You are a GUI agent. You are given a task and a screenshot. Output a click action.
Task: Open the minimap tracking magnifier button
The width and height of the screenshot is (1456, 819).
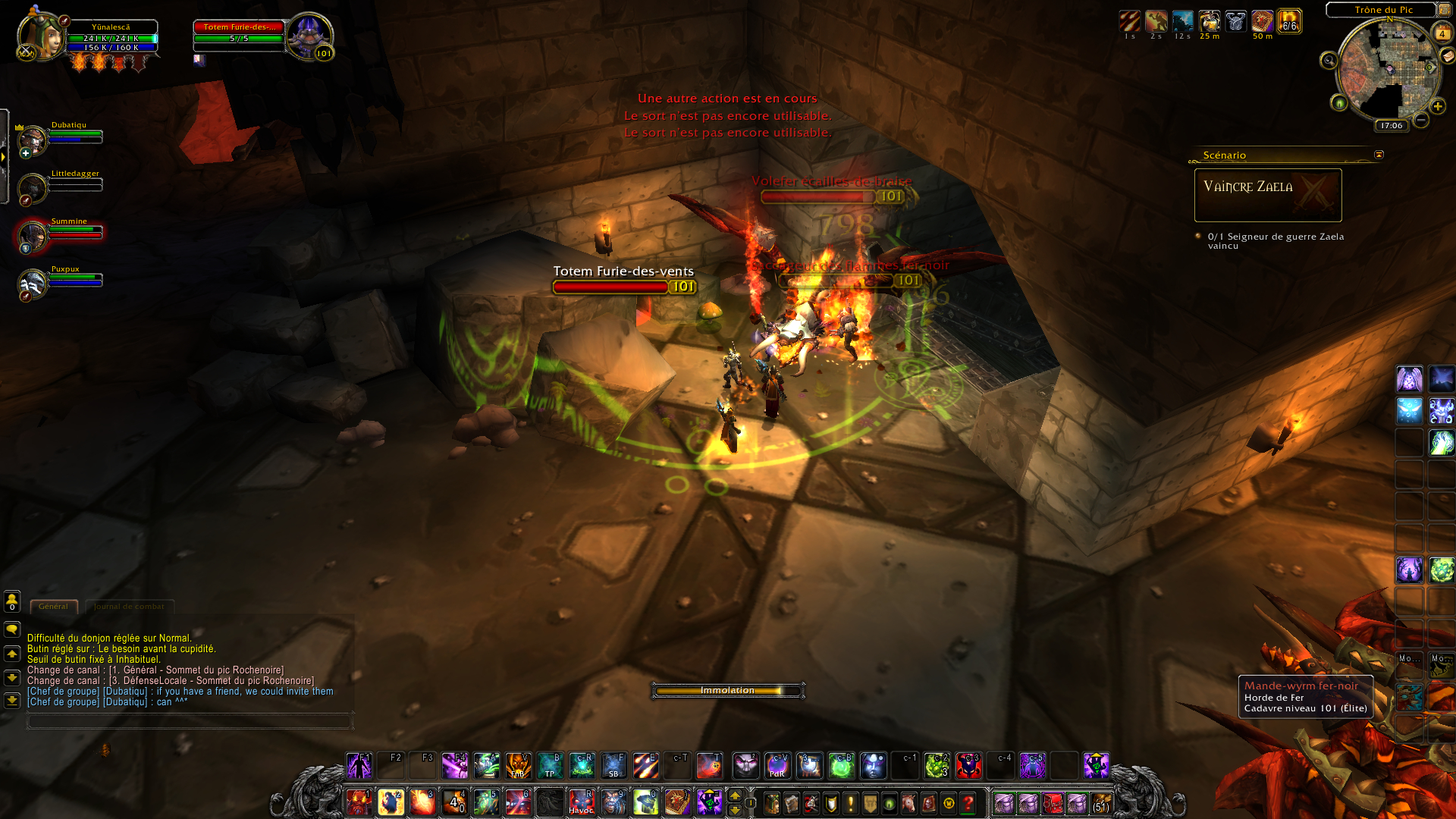coord(1329,61)
